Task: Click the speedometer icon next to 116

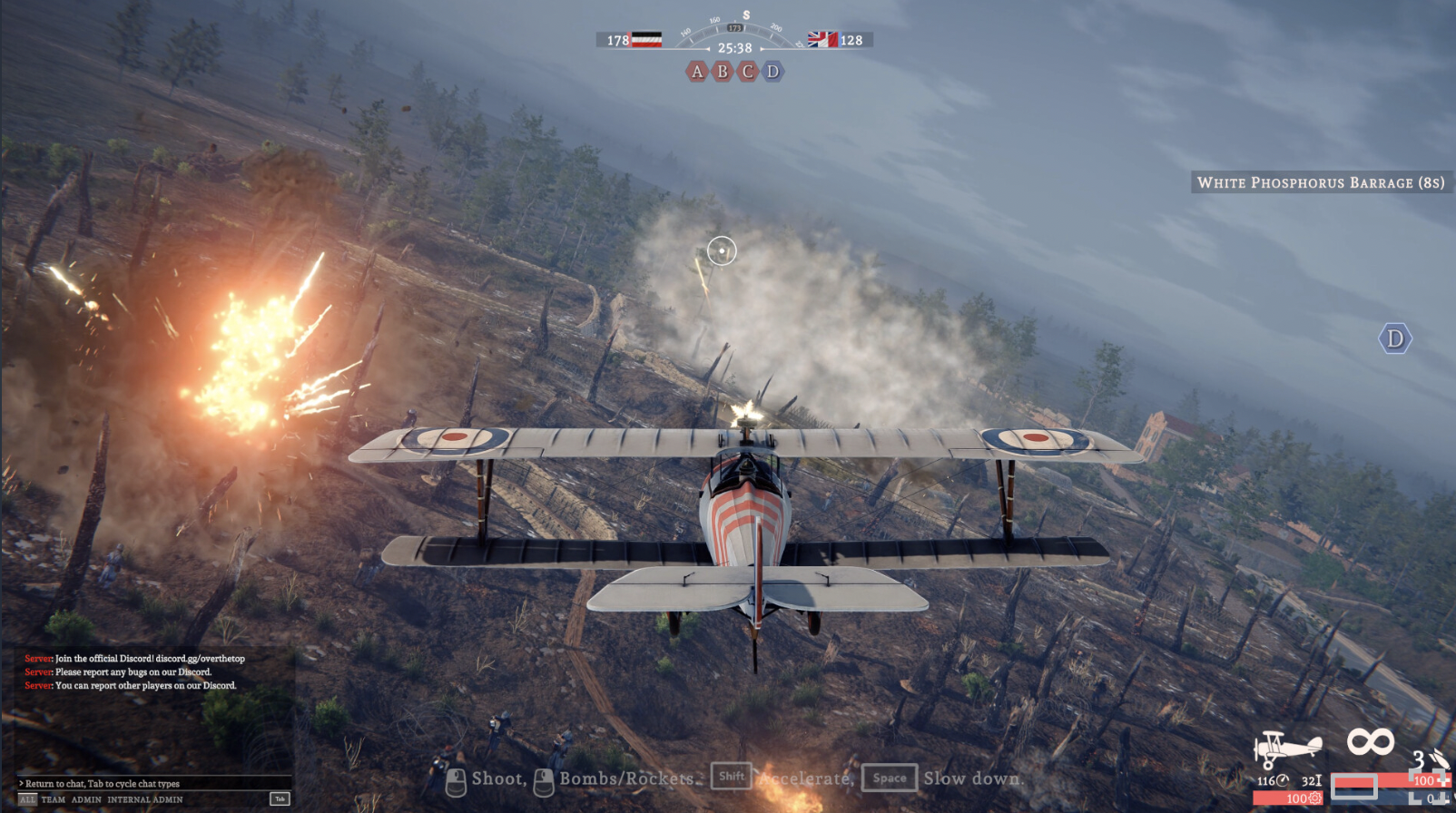Action: pyautogui.click(x=1284, y=779)
